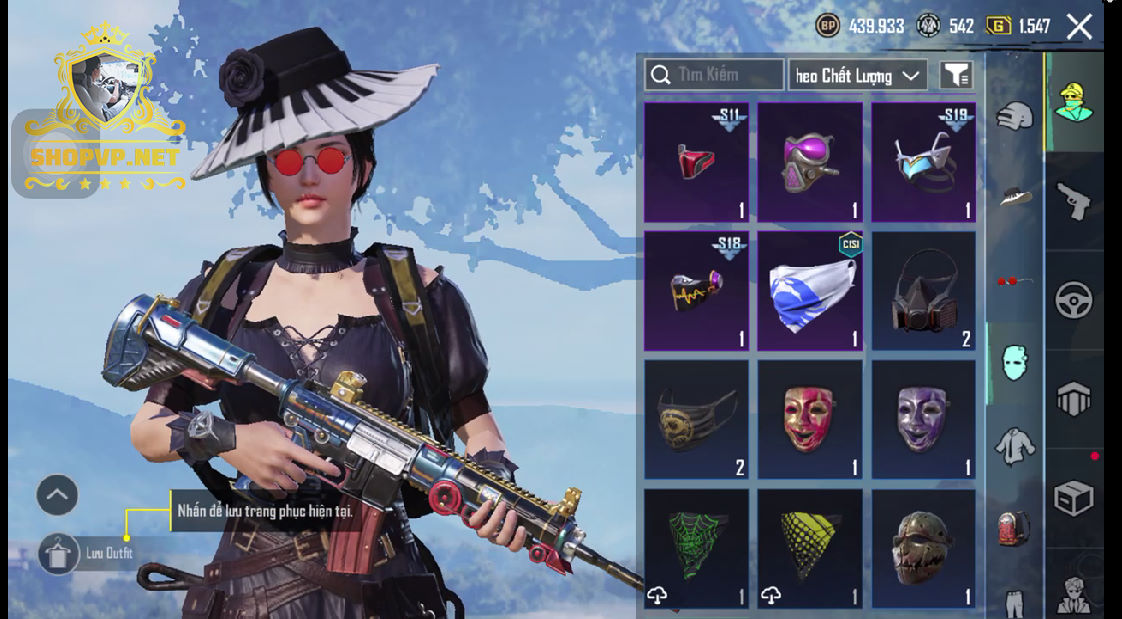Choose the S19 blue goggles item
The width and height of the screenshot is (1122, 619).
(x=923, y=162)
